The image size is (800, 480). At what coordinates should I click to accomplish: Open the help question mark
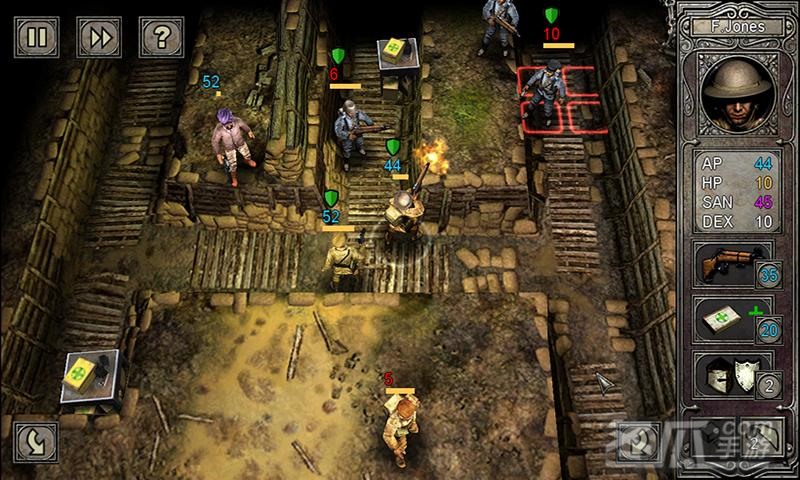coord(160,37)
